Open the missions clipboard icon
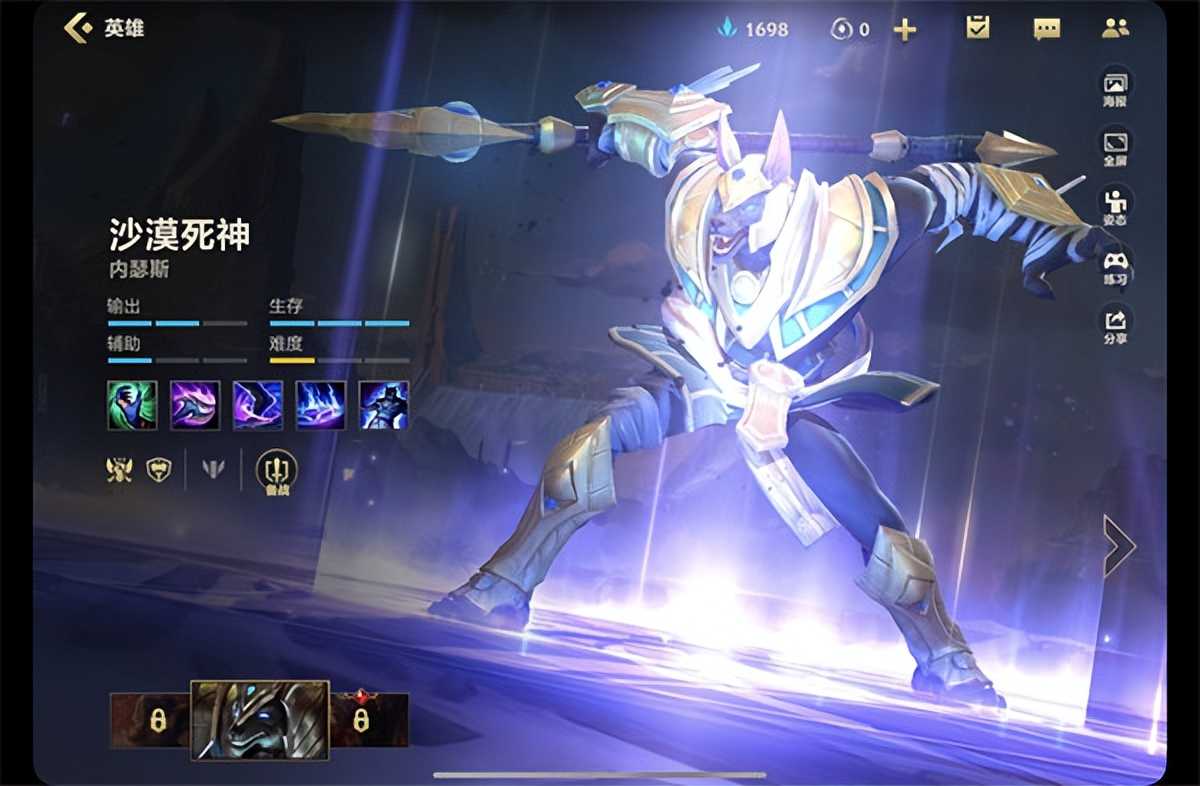1200x786 pixels. (977, 28)
